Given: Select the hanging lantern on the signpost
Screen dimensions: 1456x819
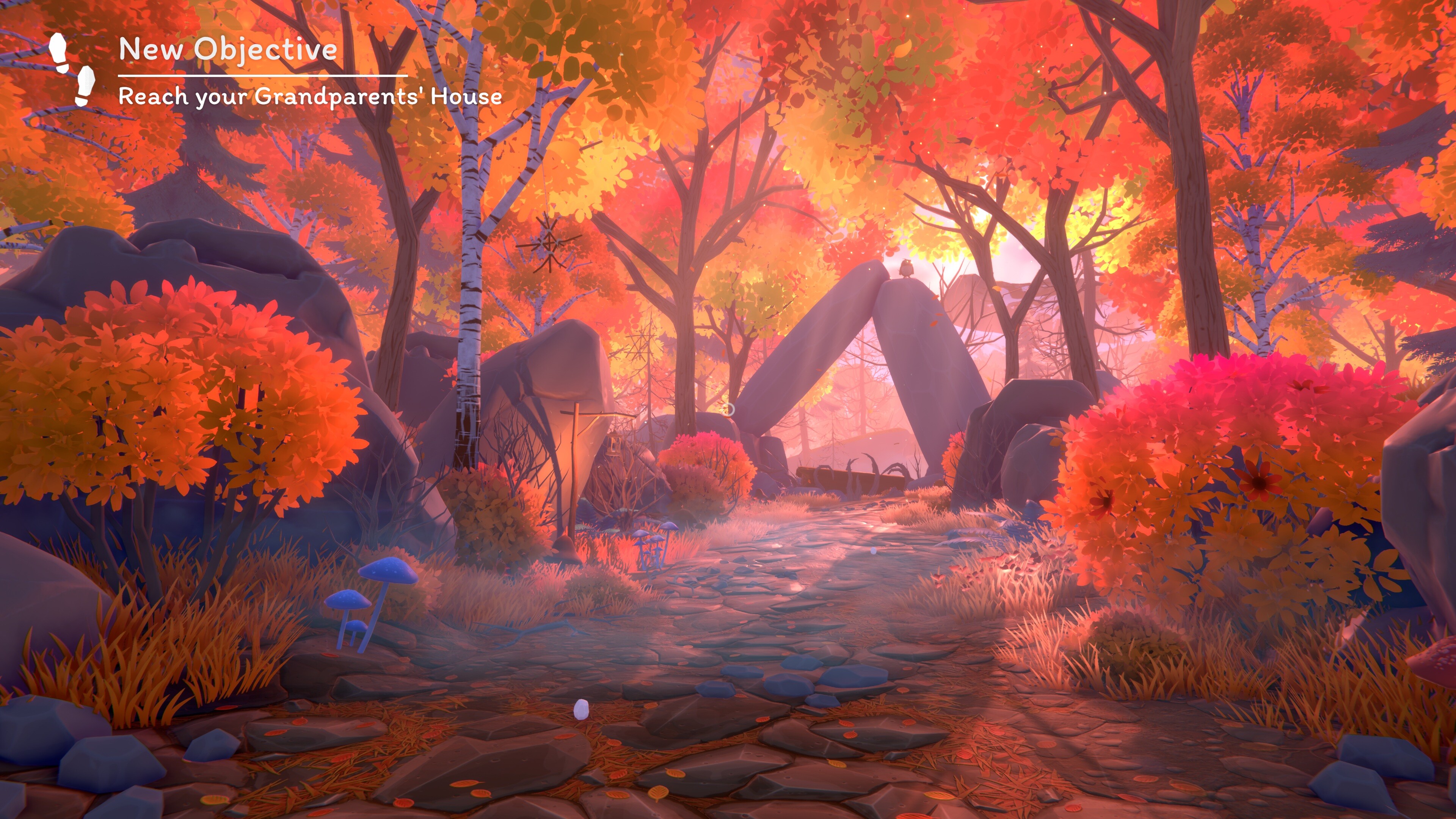Looking at the screenshot, I should point(614,444).
